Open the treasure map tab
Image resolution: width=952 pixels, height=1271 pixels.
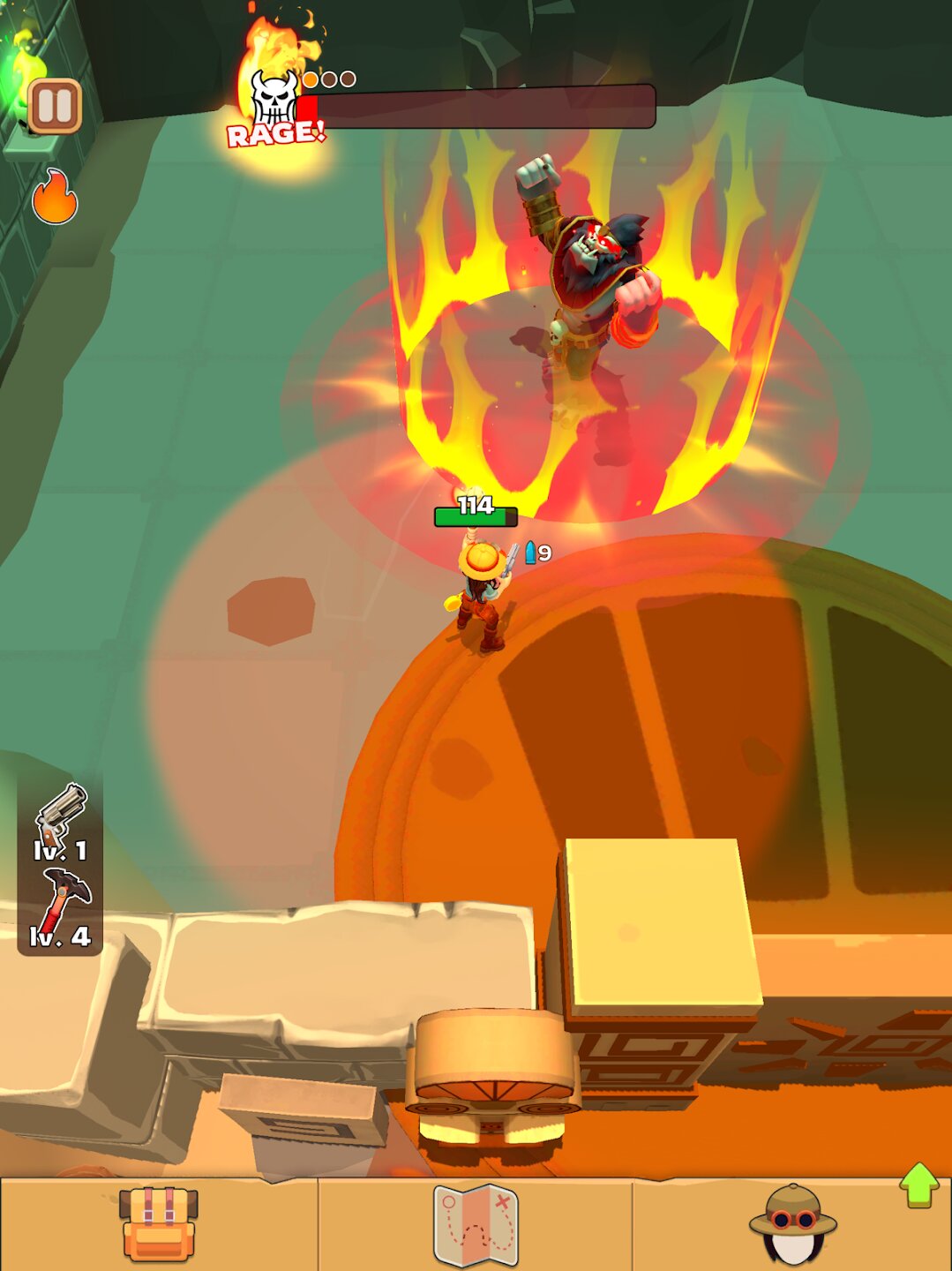tap(476, 1225)
